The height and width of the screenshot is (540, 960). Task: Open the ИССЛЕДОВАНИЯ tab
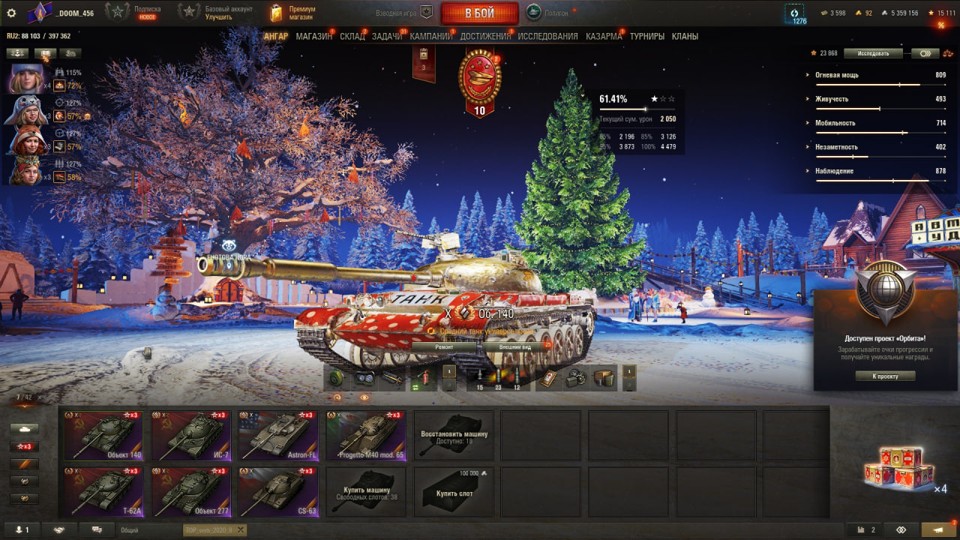click(x=547, y=36)
